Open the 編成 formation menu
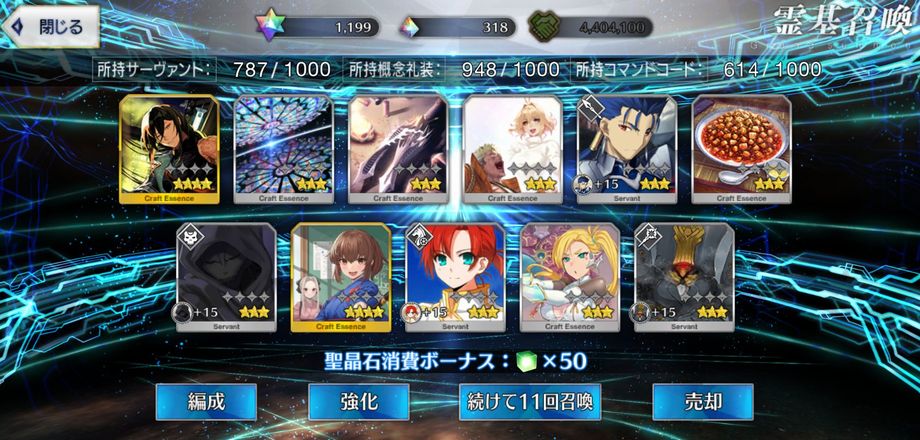920x440 pixels. click(x=206, y=402)
